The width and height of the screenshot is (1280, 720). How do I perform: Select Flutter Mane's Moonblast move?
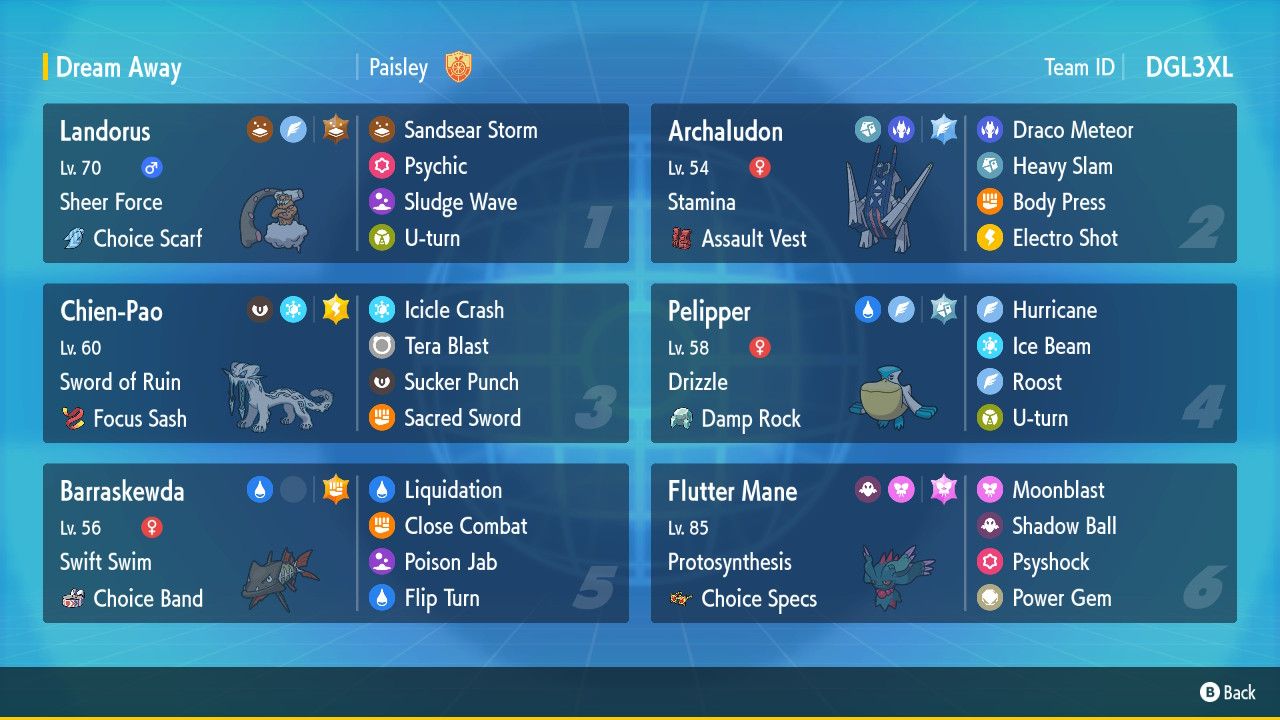(x=1058, y=490)
